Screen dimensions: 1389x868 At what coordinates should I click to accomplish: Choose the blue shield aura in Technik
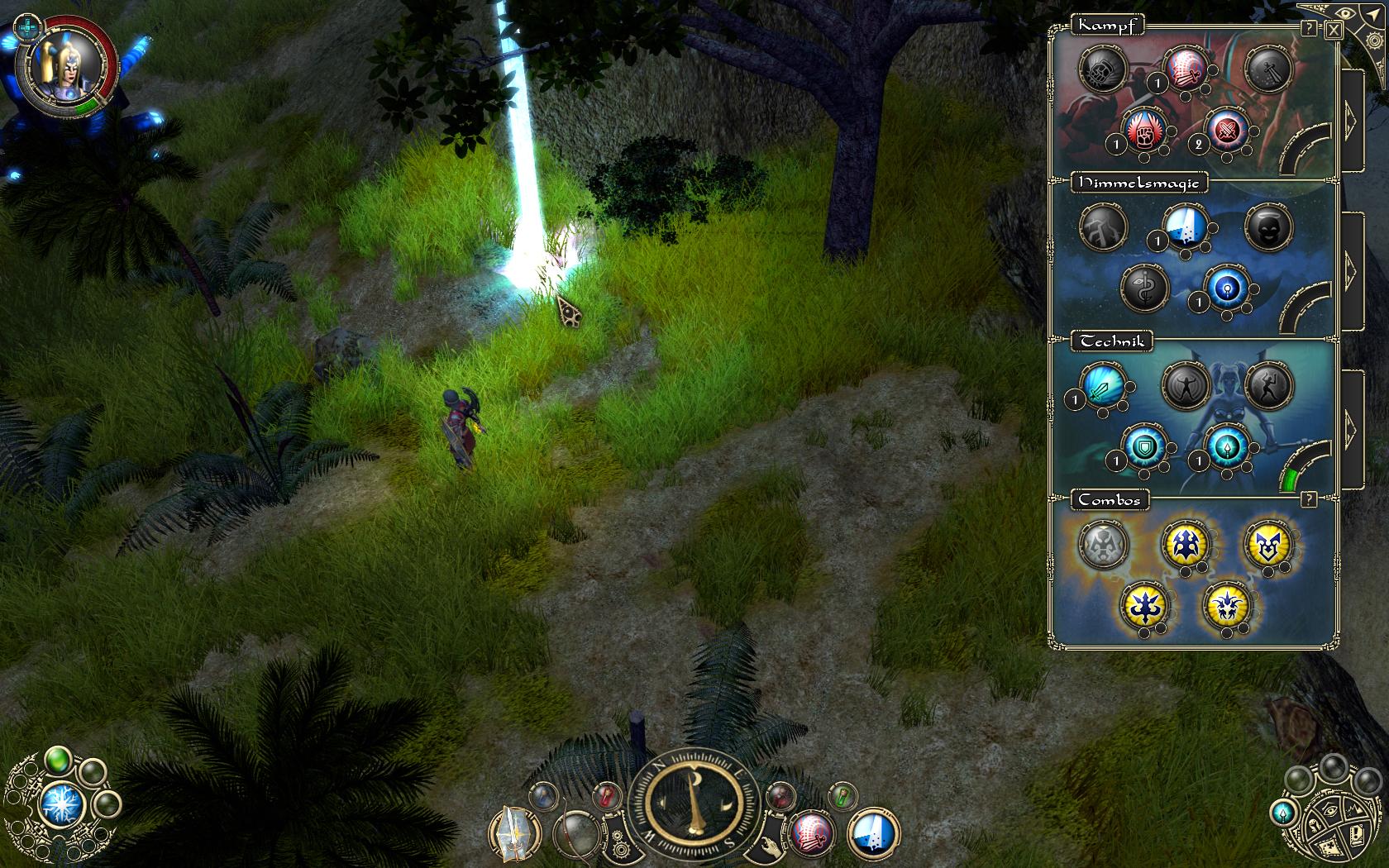pyautogui.click(x=1144, y=447)
